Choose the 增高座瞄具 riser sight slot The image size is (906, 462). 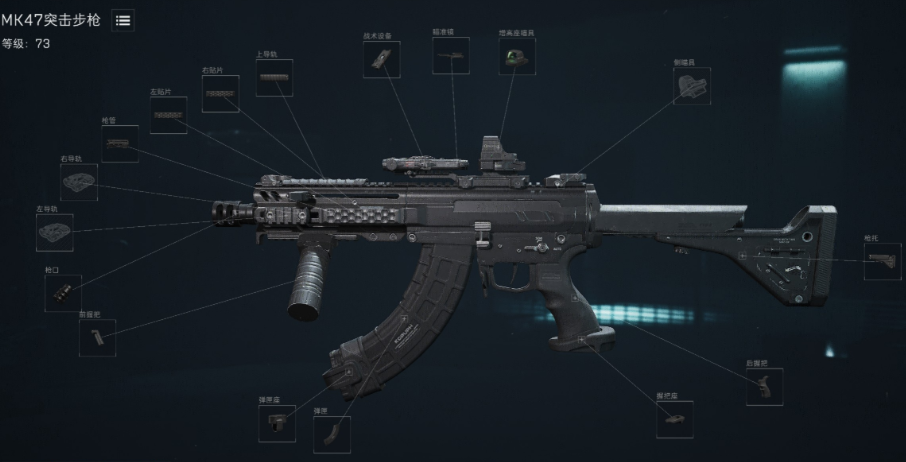coord(517,56)
